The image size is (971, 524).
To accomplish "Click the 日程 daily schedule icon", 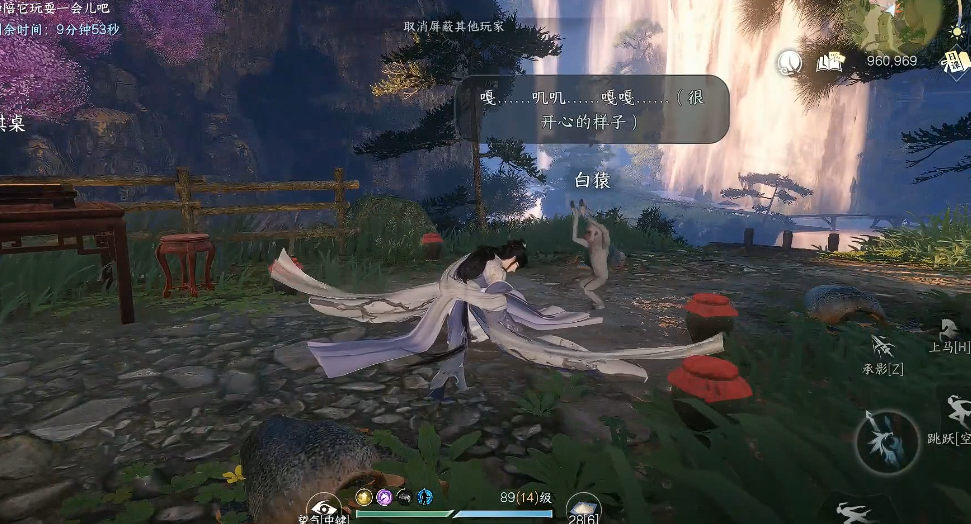I will coord(955,60).
